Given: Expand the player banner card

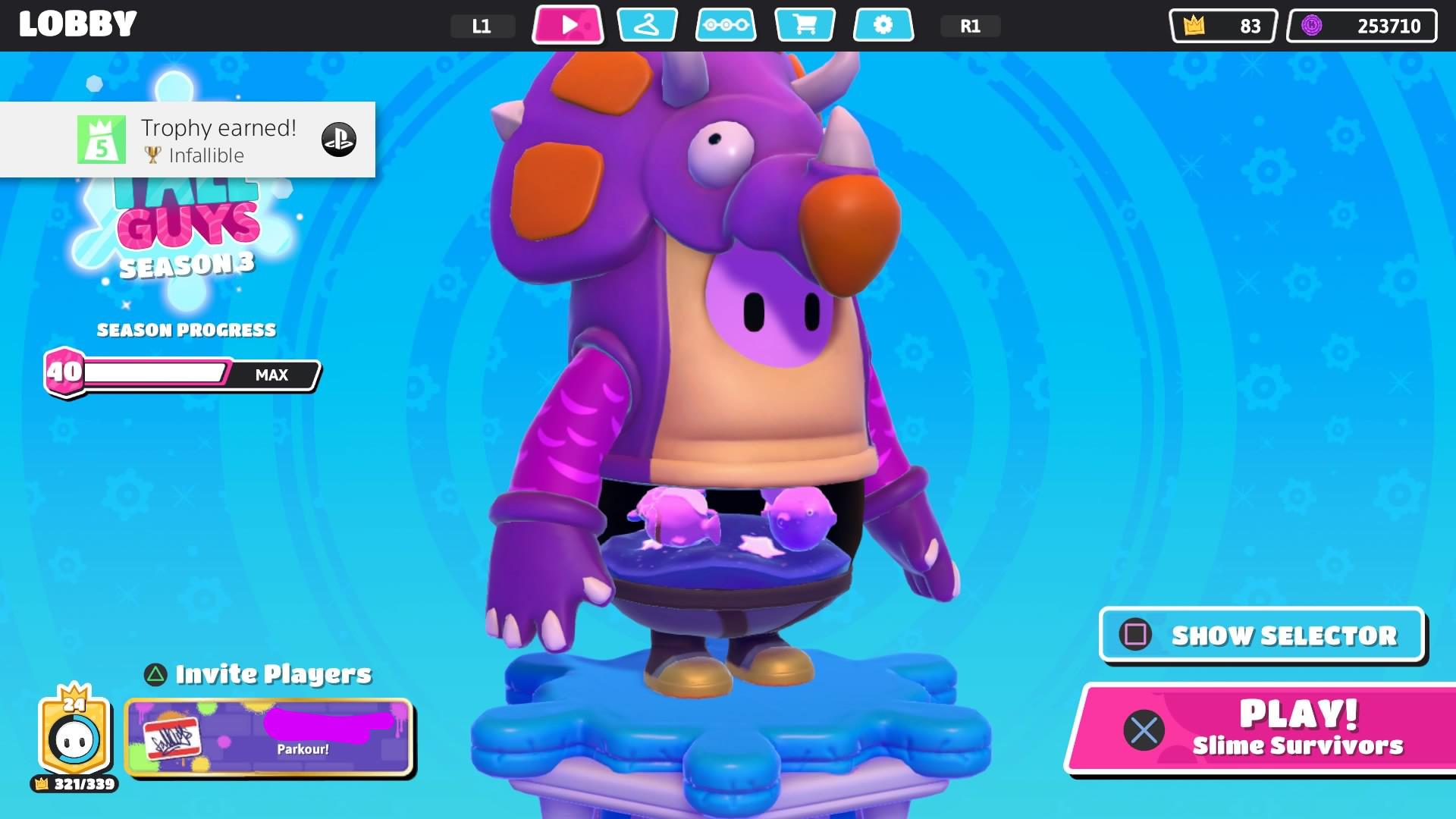Looking at the screenshot, I should click(x=269, y=738).
